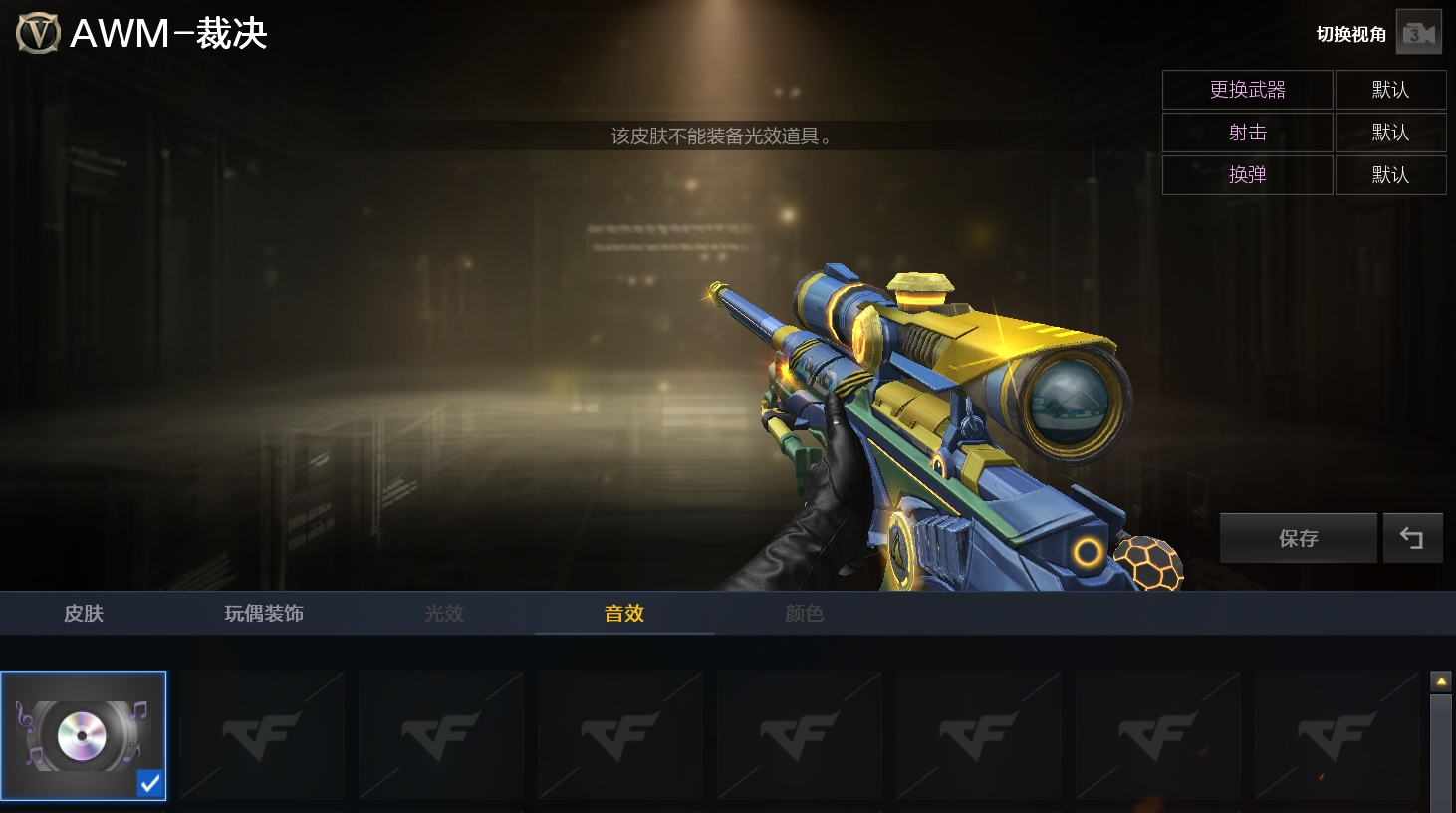
Task: Toggle camera view with 切换视角 icon
Action: coord(1418,34)
